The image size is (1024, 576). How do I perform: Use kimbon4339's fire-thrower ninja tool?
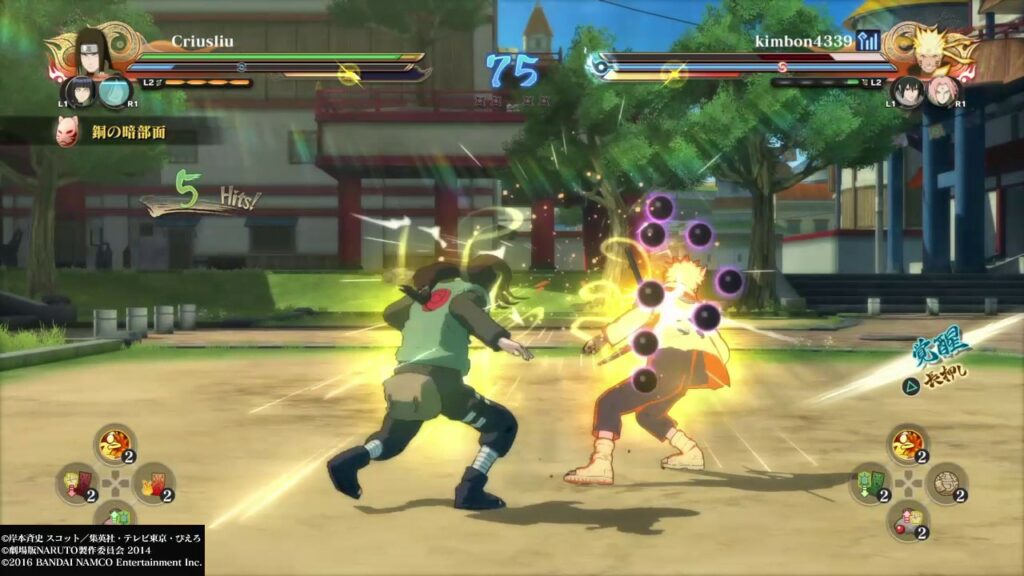pyautogui.click(x=907, y=444)
